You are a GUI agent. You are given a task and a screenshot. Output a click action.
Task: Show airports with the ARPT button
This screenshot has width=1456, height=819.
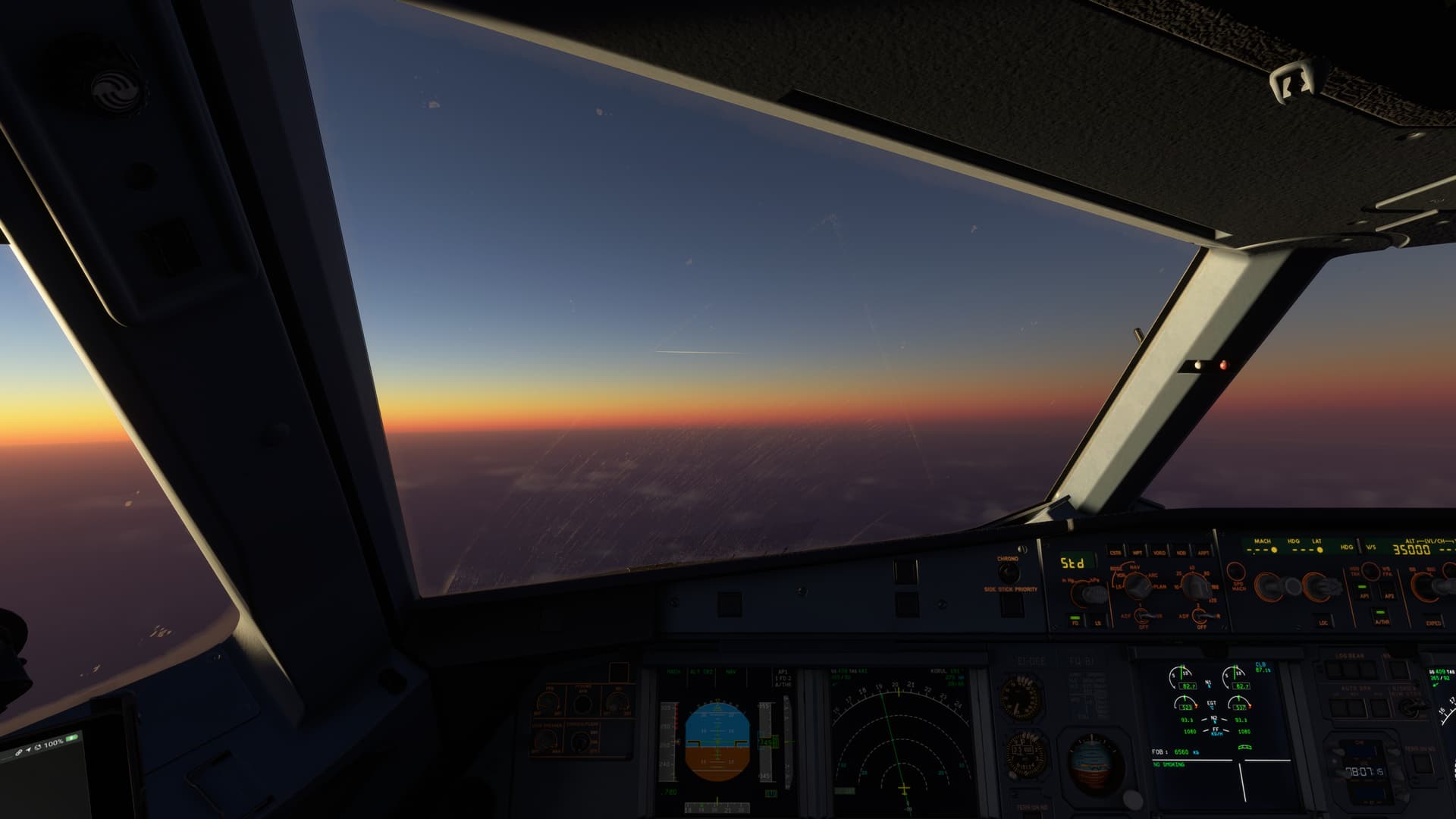point(1203,551)
